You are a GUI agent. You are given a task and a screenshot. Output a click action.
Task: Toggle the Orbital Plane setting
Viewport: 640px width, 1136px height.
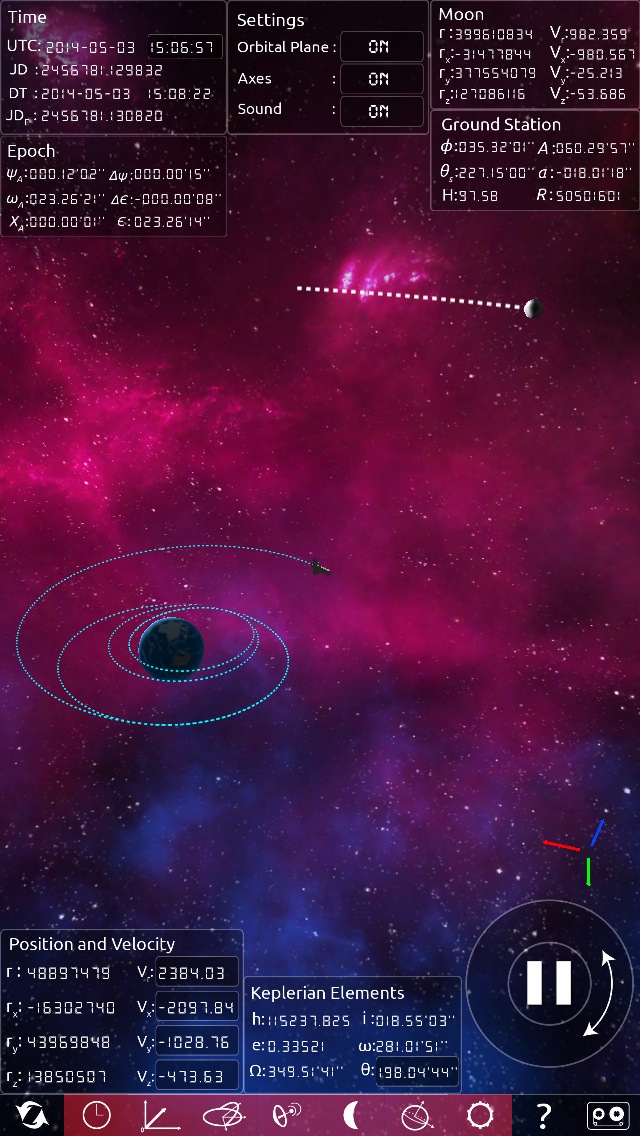click(382, 47)
